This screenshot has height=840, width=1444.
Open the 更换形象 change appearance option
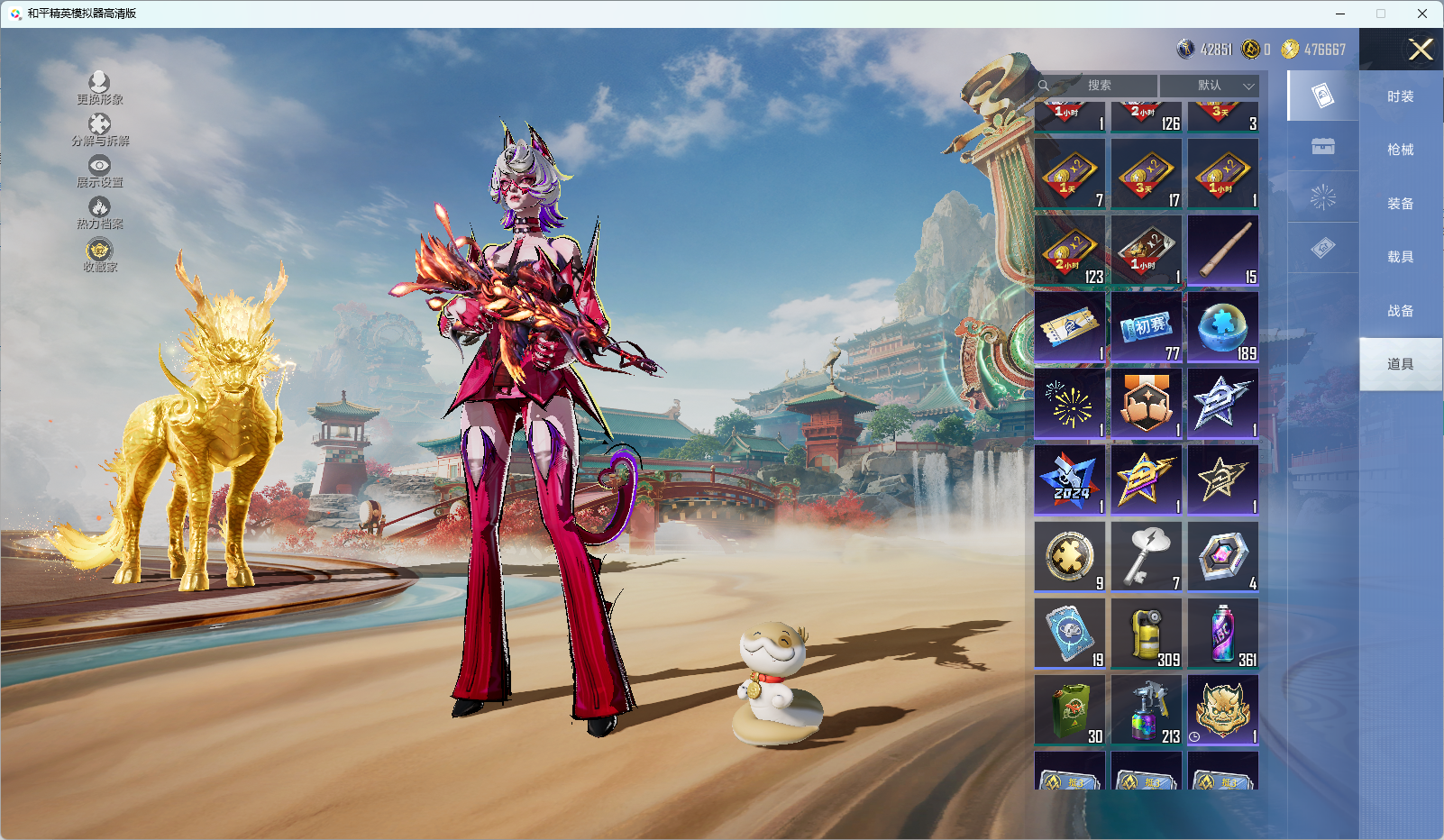pos(99,88)
